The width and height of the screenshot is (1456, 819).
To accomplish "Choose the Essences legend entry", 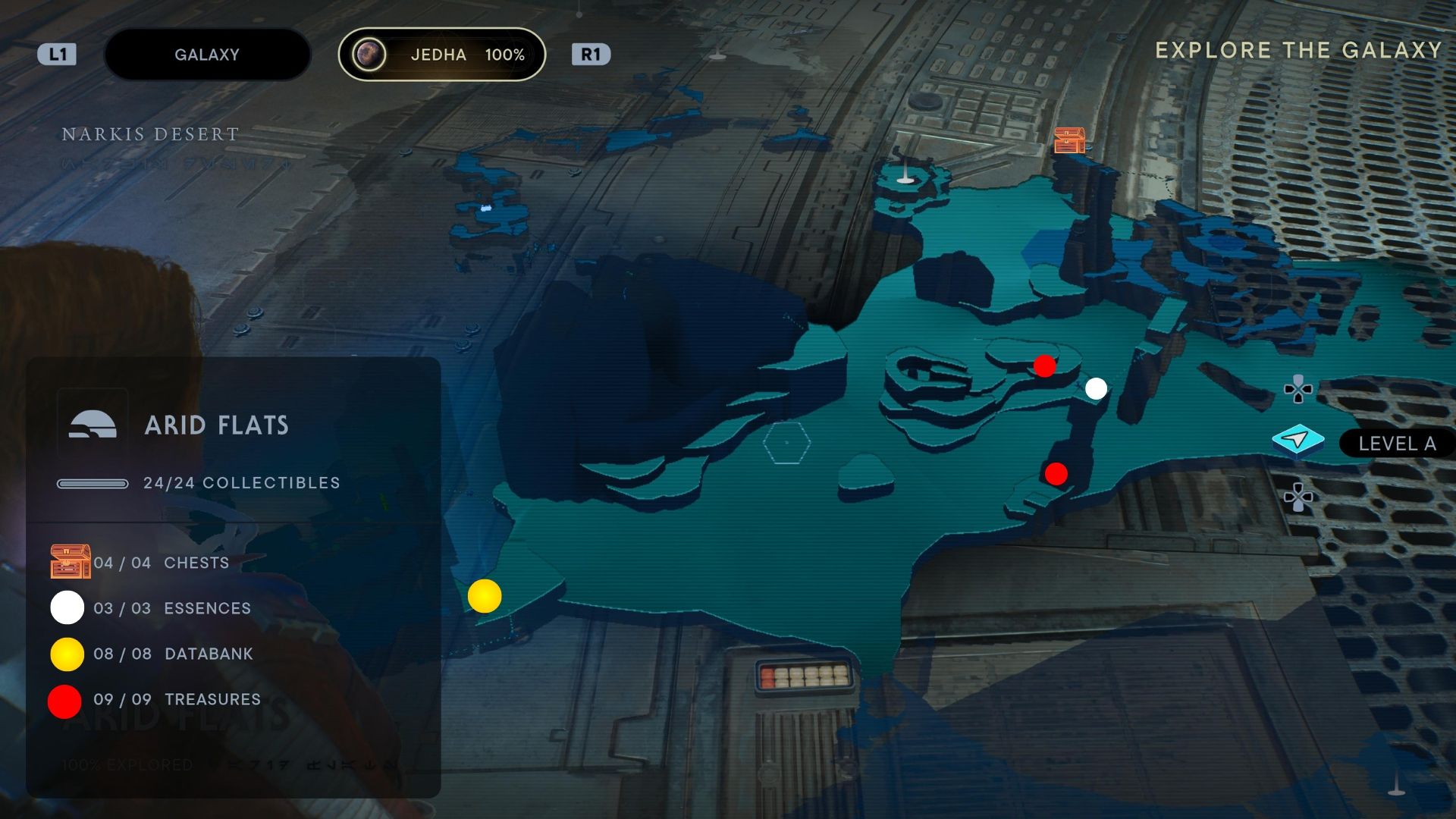I will [206, 608].
